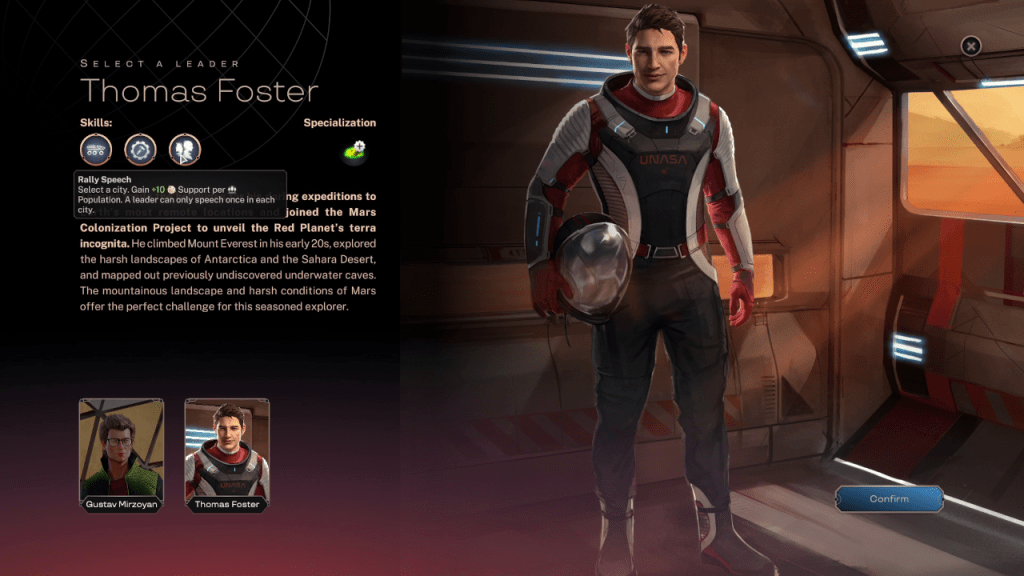Inspect the rover vehicle skill icon
The height and width of the screenshot is (576, 1024).
pos(96,150)
